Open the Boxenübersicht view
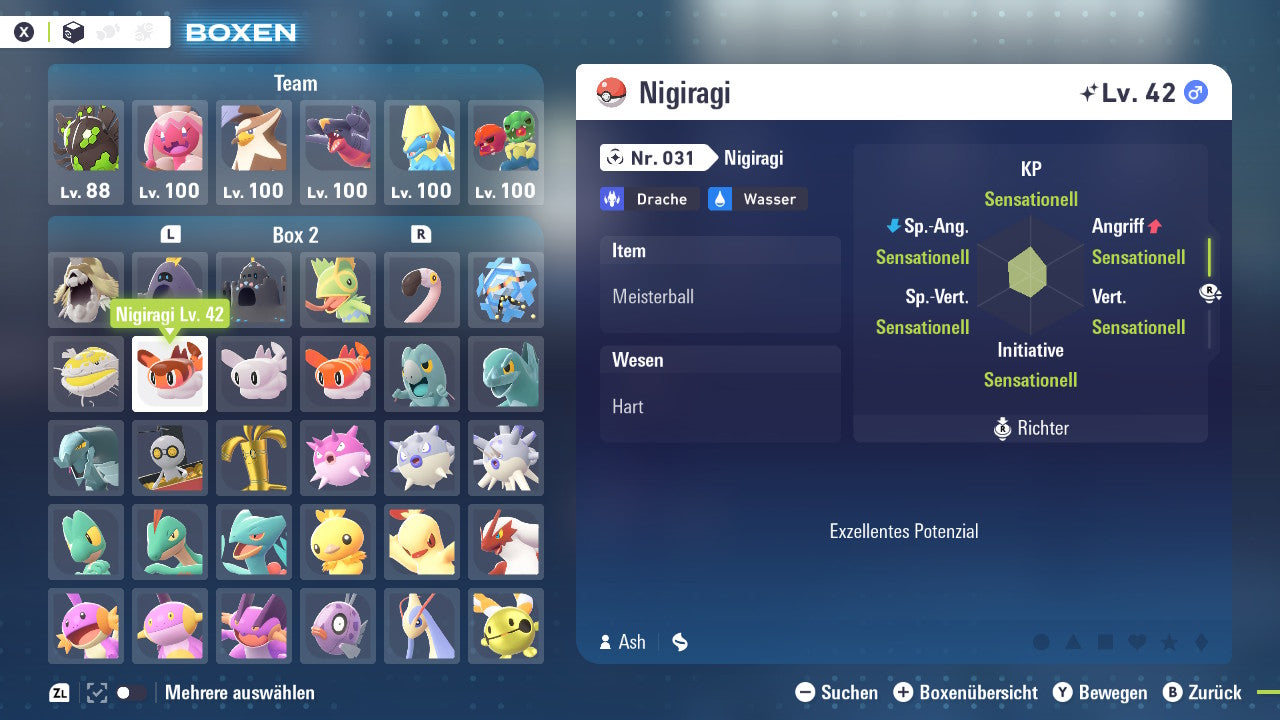 pyautogui.click(x=965, y=692)
